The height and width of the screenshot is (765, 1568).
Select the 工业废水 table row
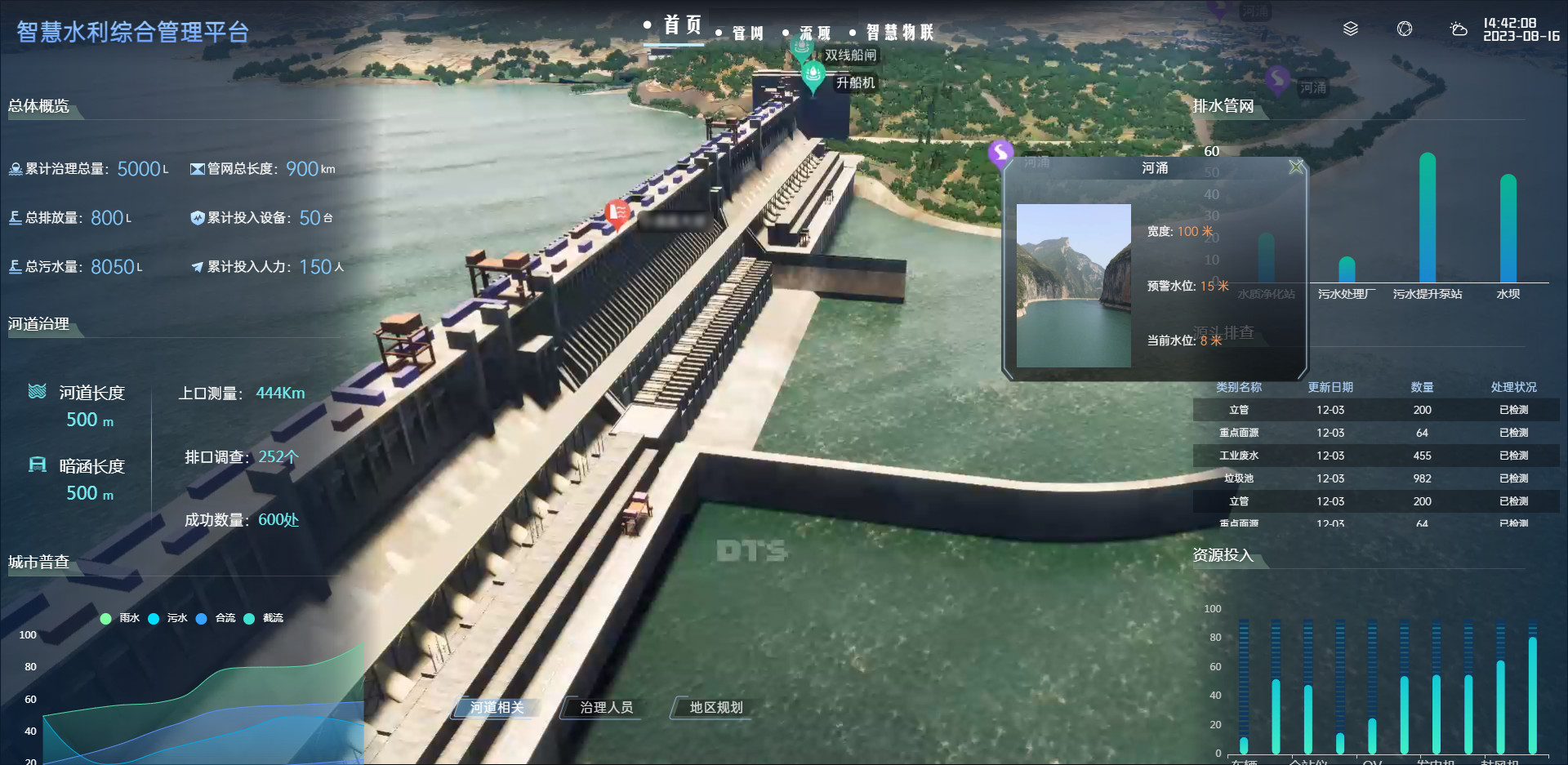[x=1375, y=456]
